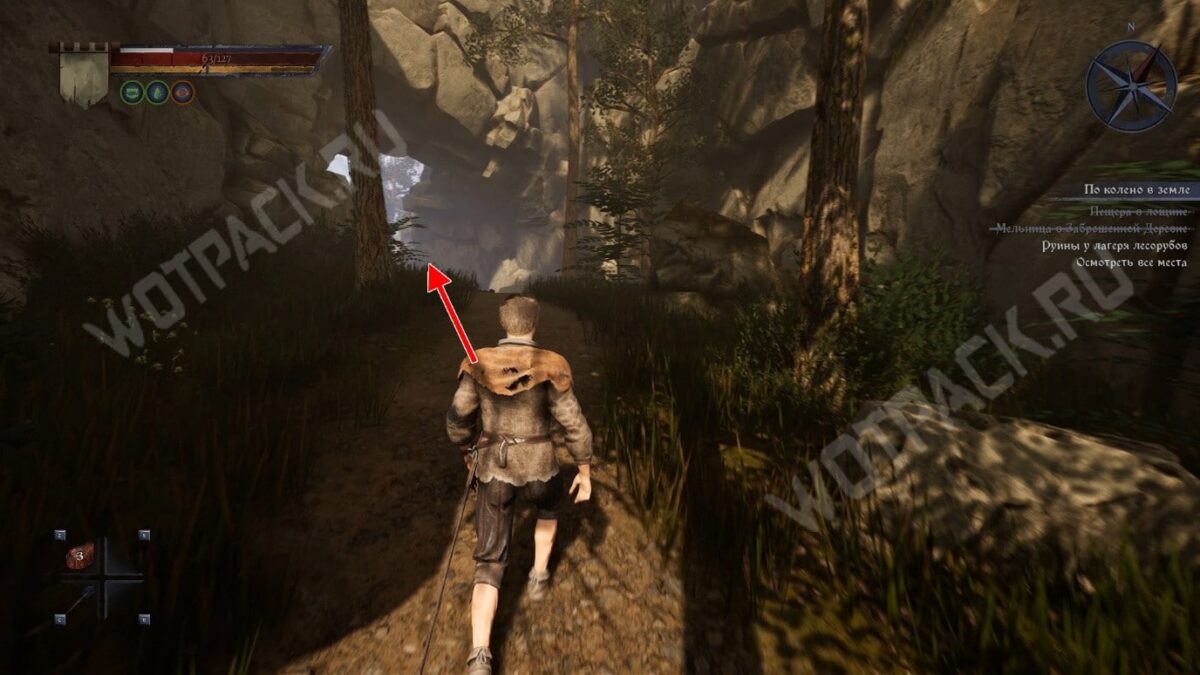The image size is (1200, 675).
Task: Click the green water-drop status icon
Action: pos(157,93)
